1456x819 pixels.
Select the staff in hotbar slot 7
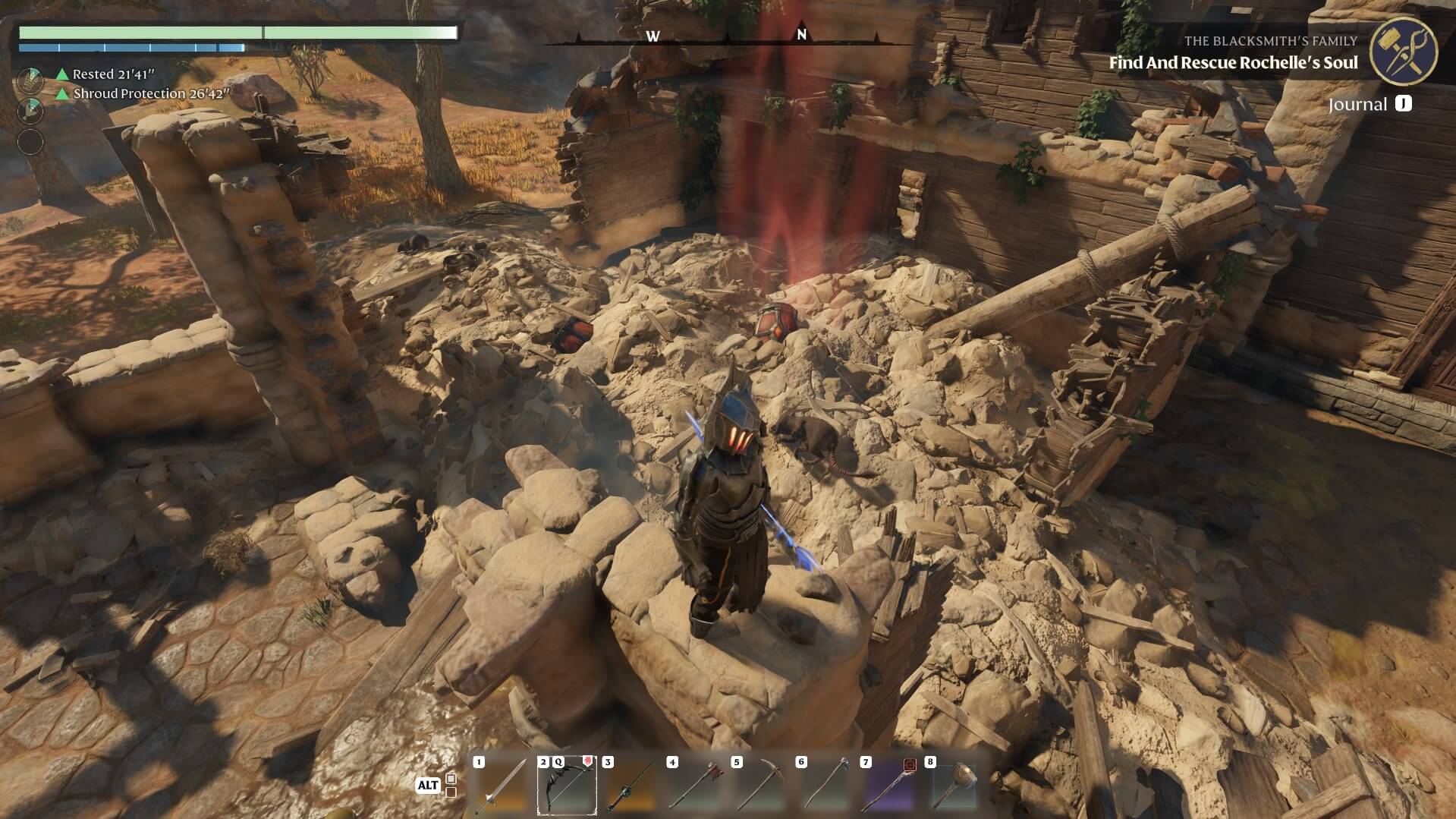[889, 786]
